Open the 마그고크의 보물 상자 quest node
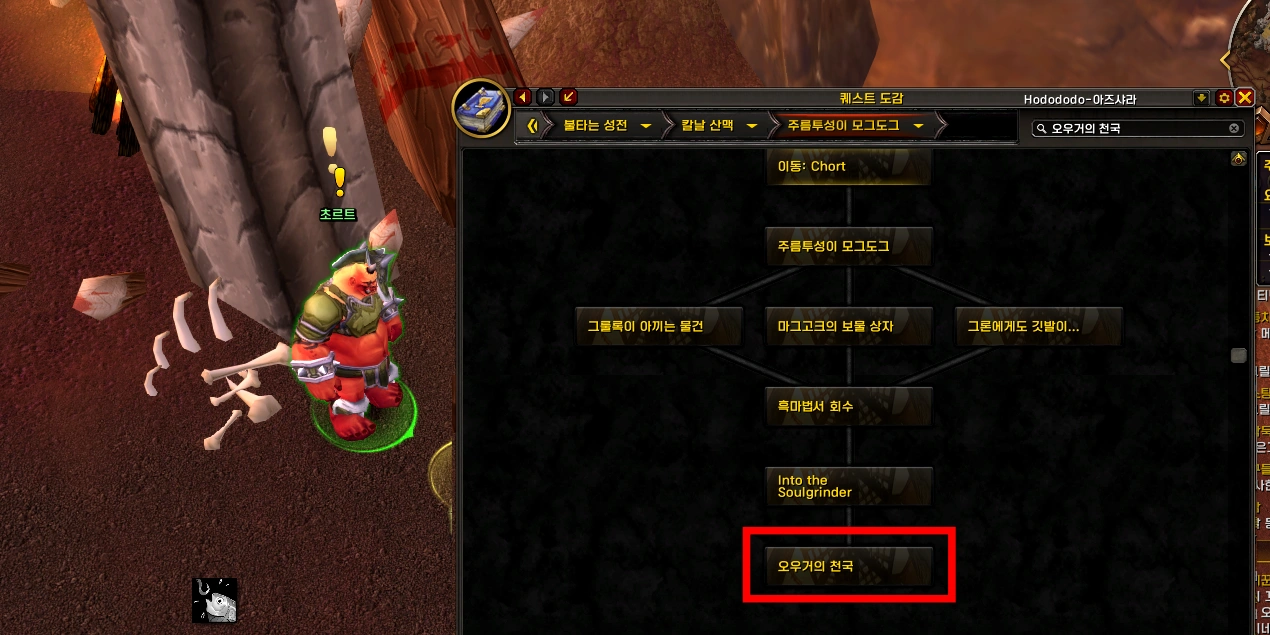Viewport: 1270px width, 635px height. point(848,326)
